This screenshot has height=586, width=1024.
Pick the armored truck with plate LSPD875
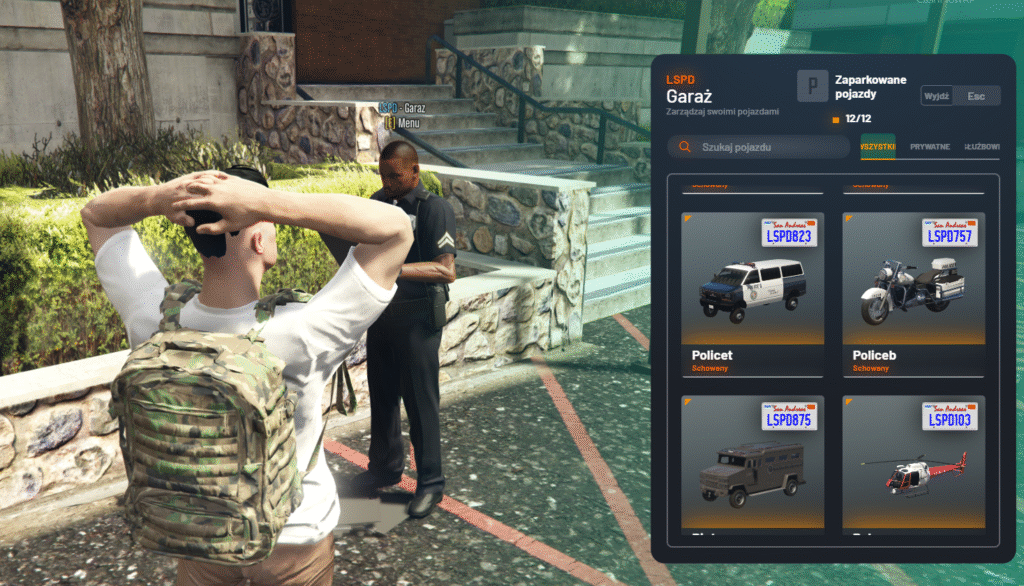[x=752, y=464]
